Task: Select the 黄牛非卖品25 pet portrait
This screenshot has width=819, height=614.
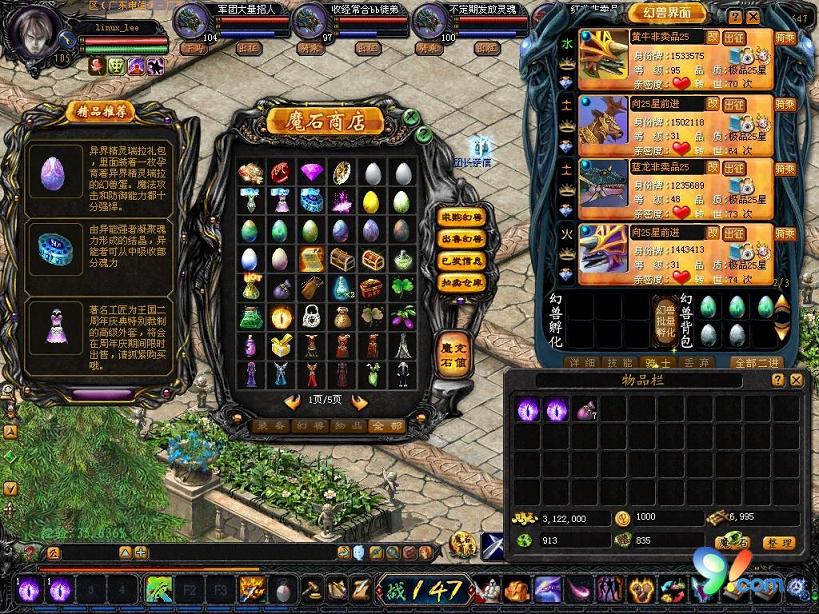Action: click(603, 56)
